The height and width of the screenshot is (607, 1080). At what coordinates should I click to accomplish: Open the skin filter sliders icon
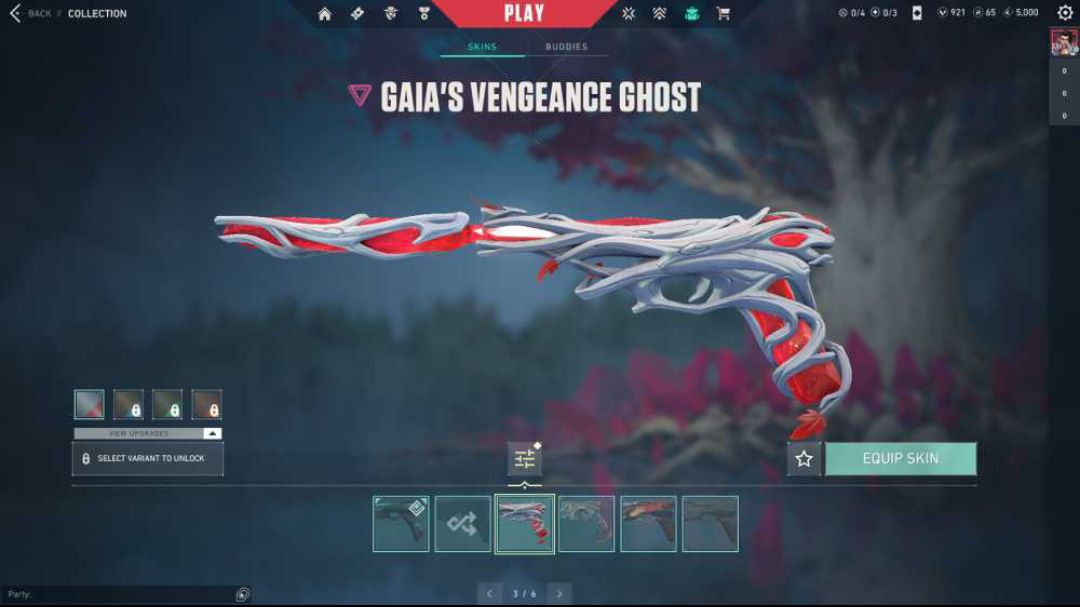pos(525,459)
